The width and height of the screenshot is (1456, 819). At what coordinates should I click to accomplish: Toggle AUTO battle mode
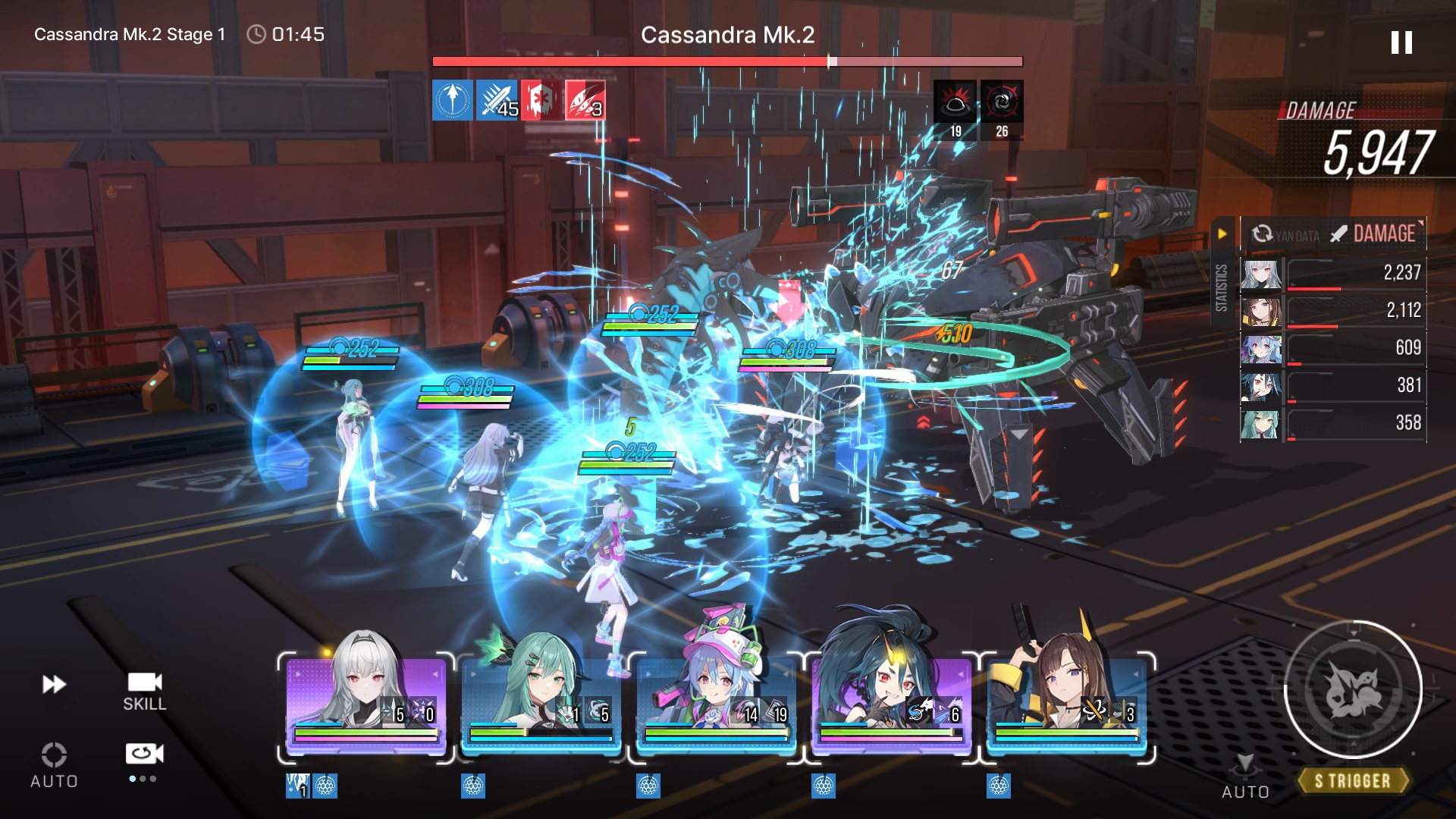tap(54, 764)
